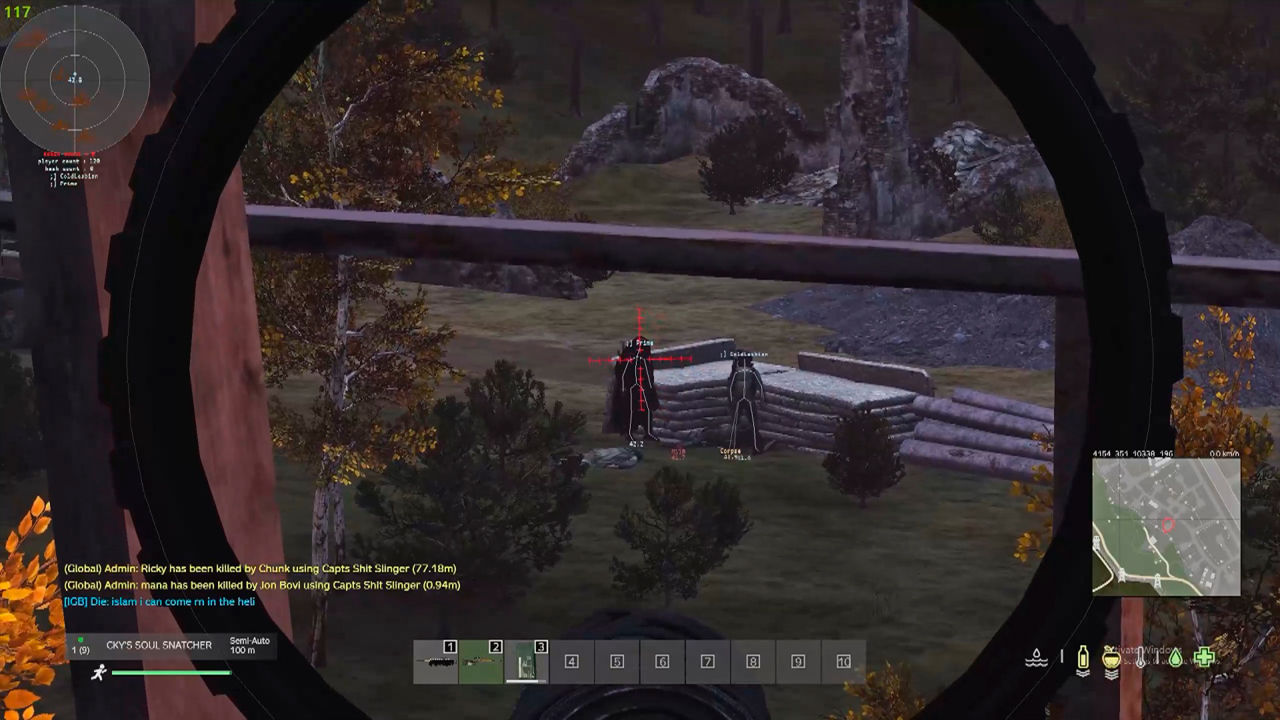Select the black rifle in hotbar slot 1
The height and width of the screenshot is (720, 1280).
[436, 661]
